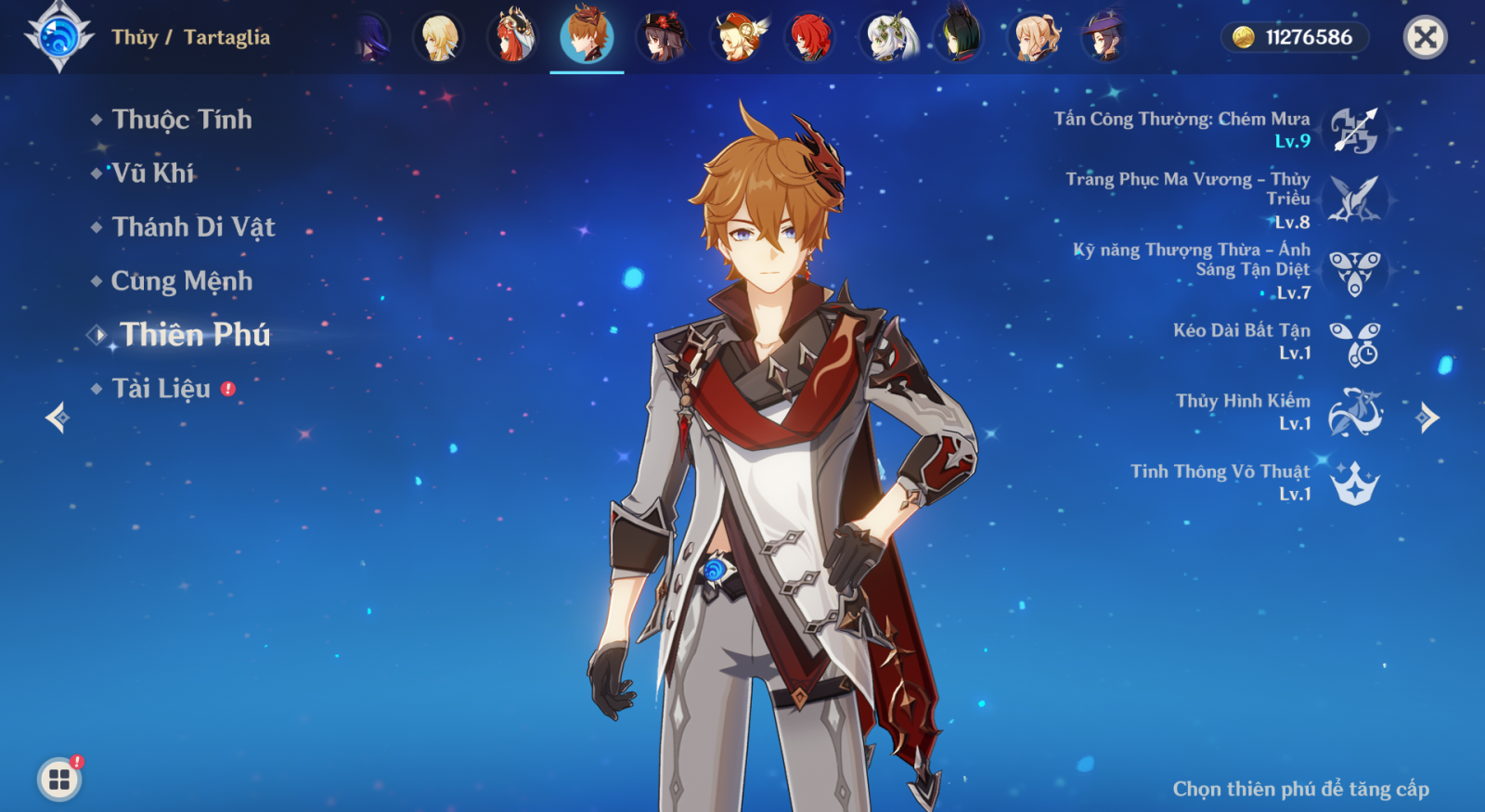Screen dimensions: 1485x812
Task: Switch to previous character with left arrow
Action: click(58, 418)
